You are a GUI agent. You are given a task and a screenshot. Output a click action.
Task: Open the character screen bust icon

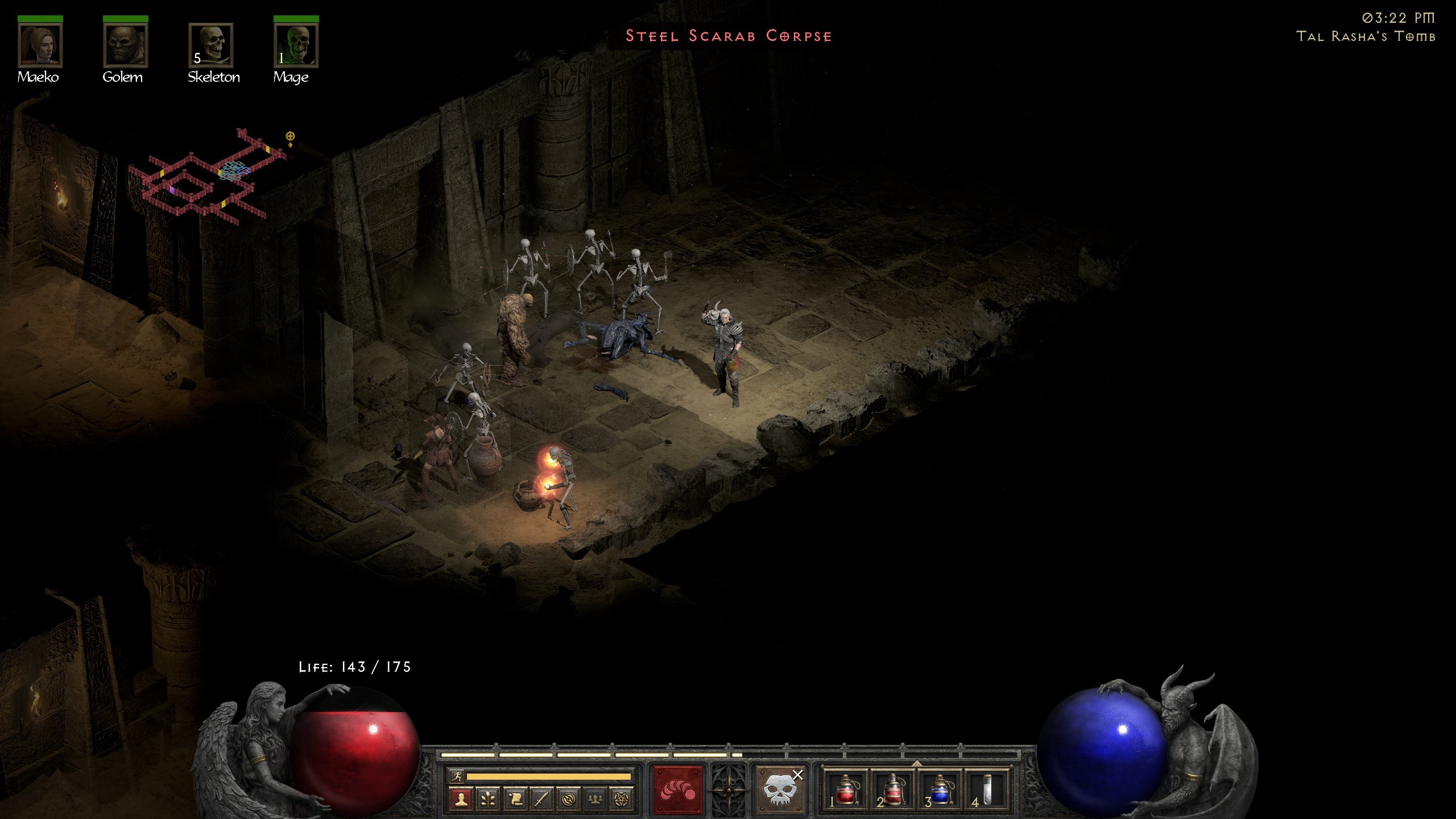(461, 799)
